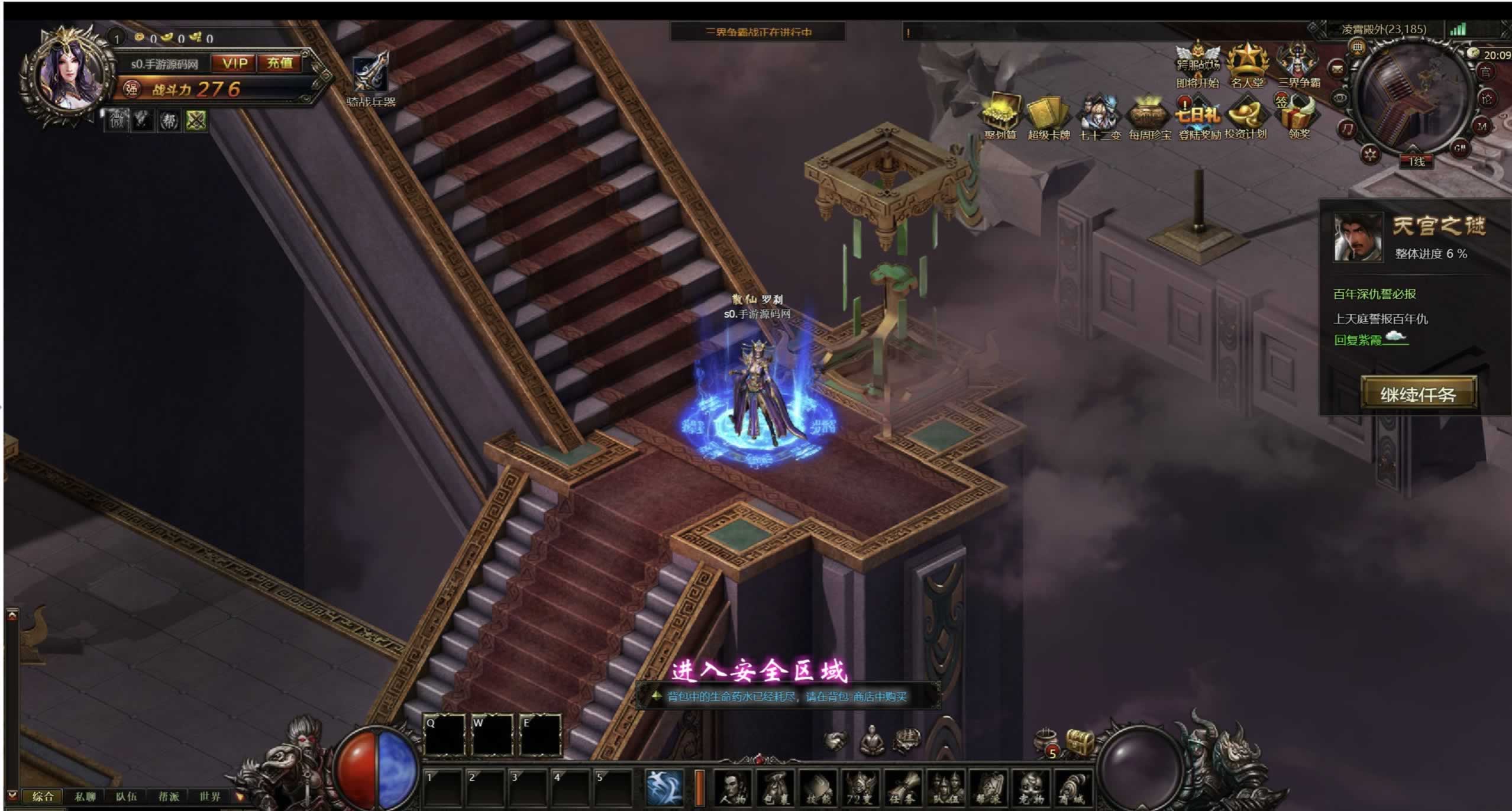
Task: Open the 包裹 bag inventory
Action: 776,789
